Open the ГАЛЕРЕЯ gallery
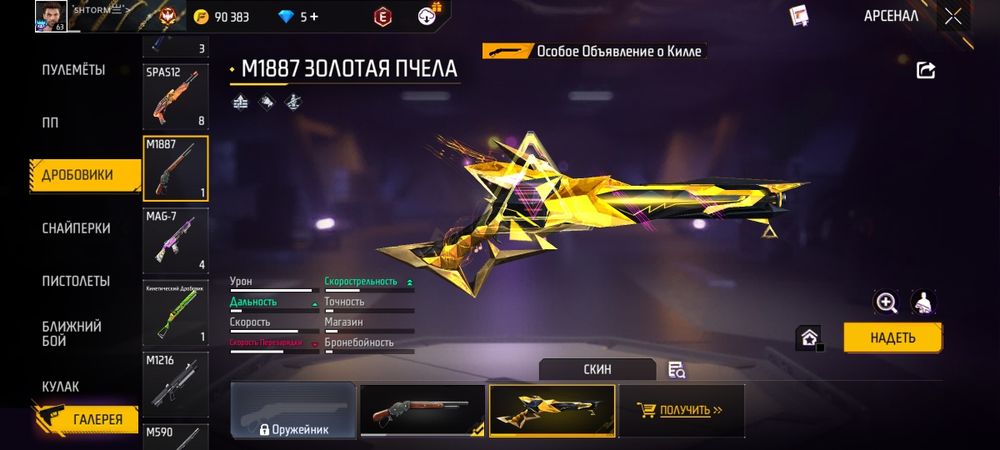The height and width of the screenshot is (450, 1000). coord(97,420)
